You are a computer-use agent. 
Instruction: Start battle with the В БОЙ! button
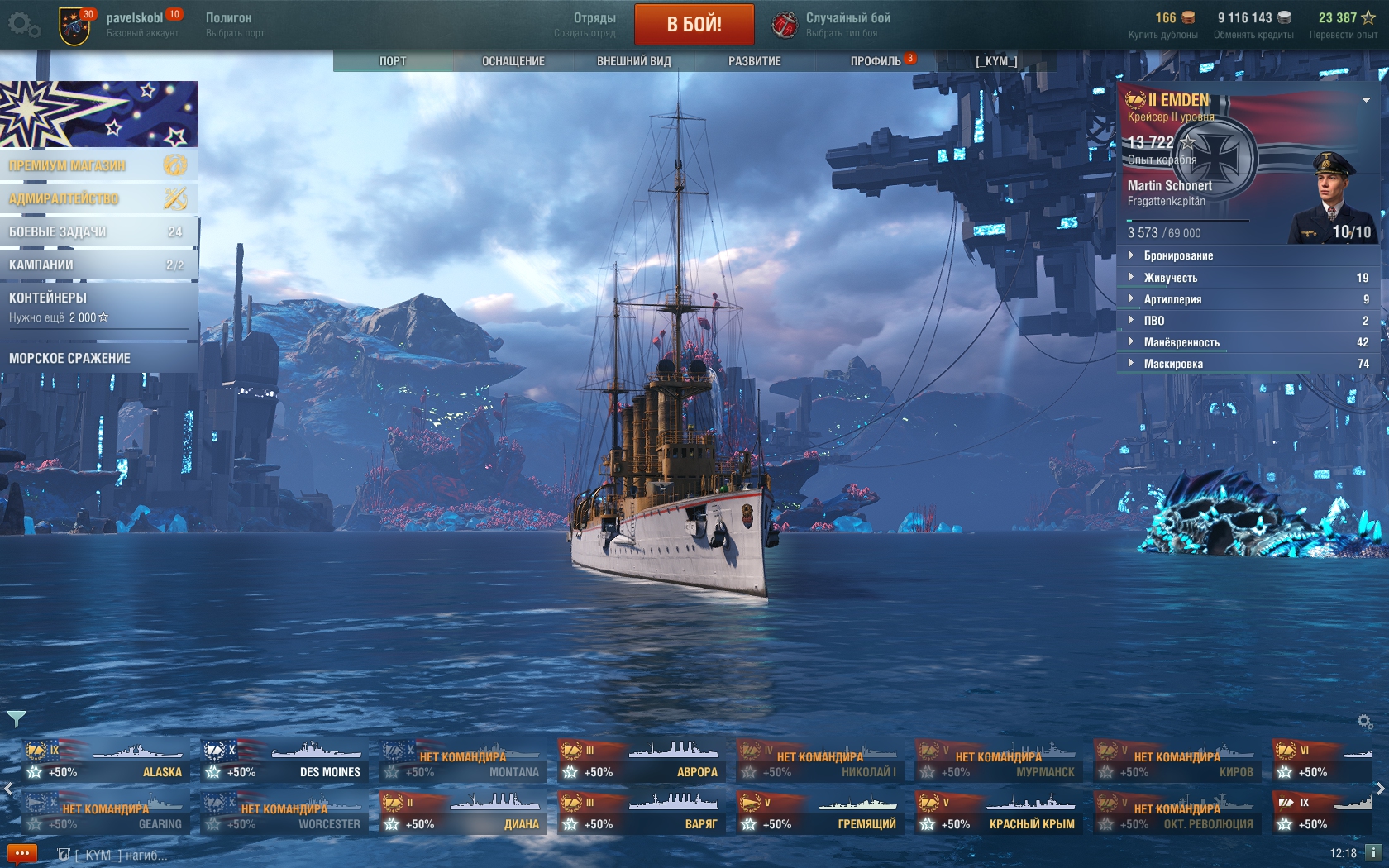tap(694, 24)
